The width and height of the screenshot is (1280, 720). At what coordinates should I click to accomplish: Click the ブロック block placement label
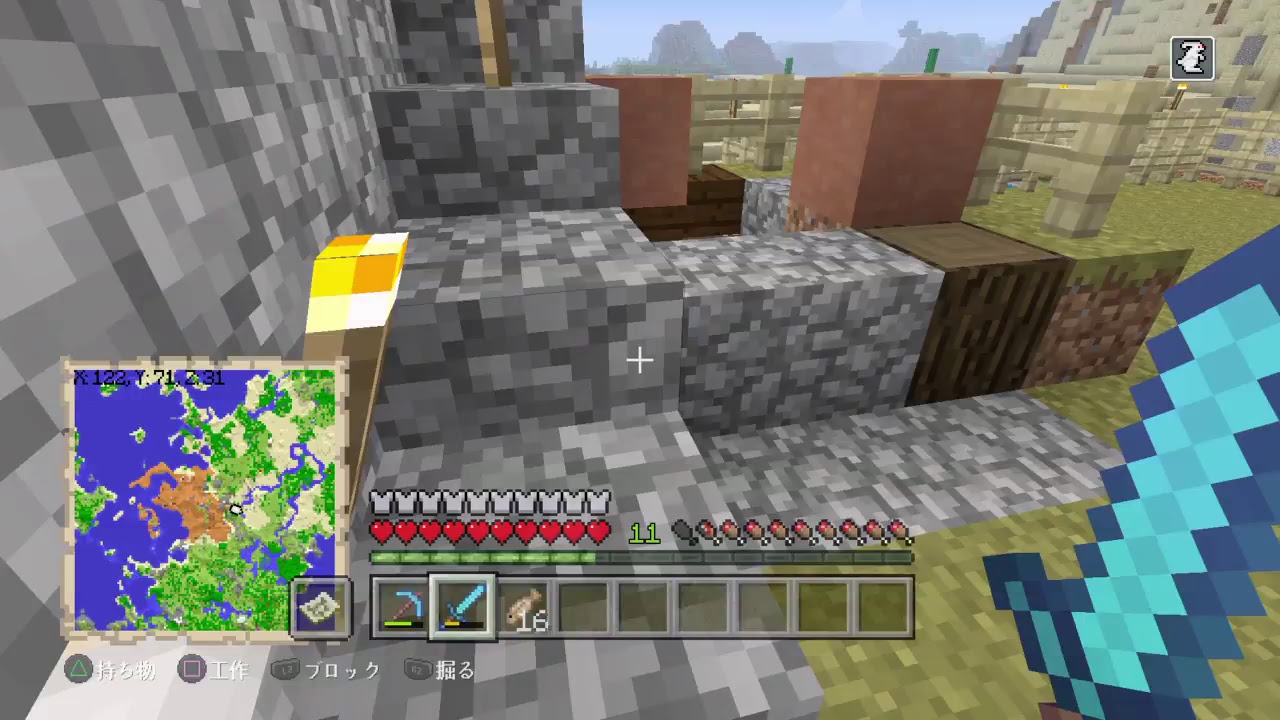click(341, 671)
